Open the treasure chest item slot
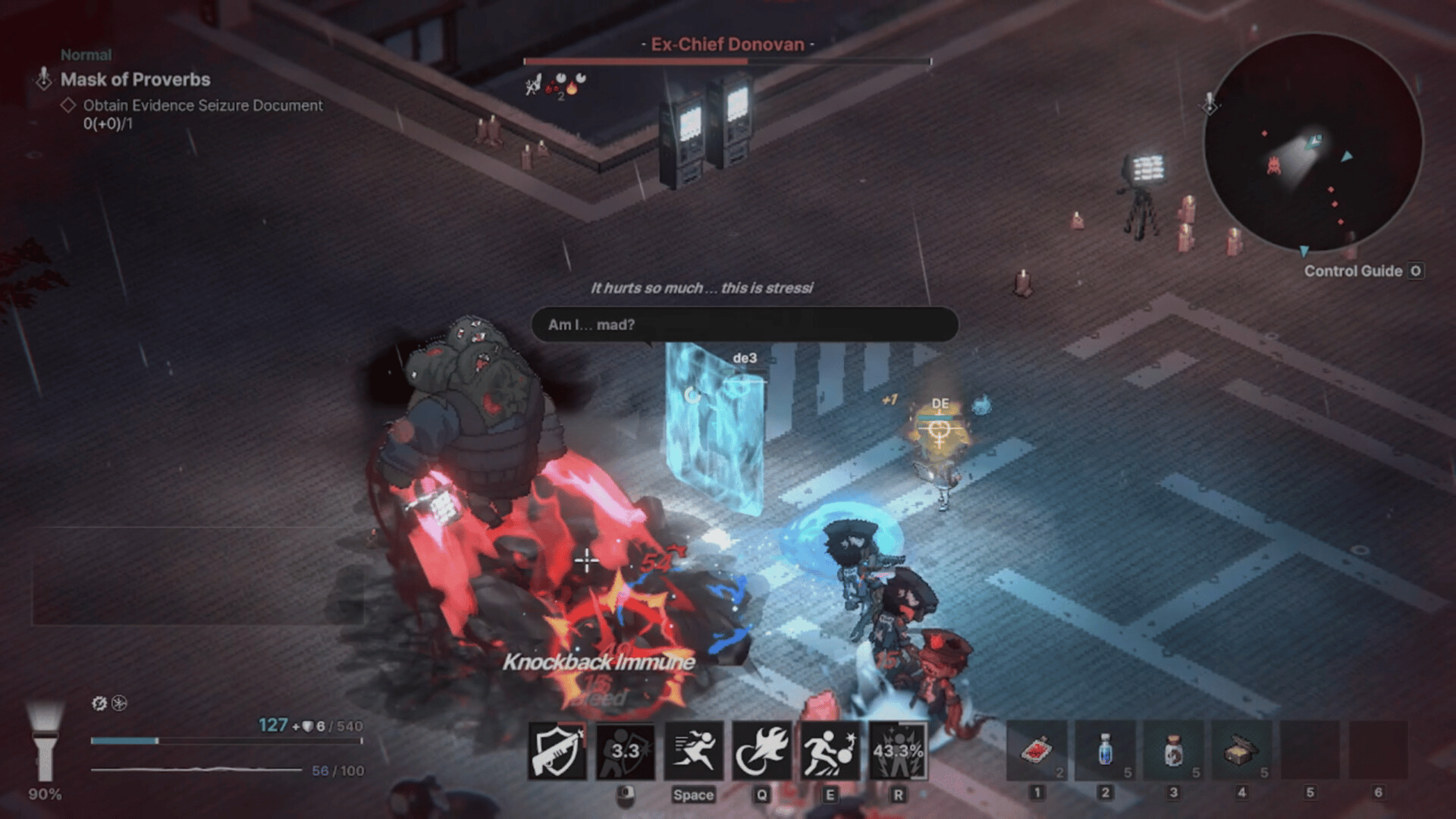 (x=1241, y=752)
